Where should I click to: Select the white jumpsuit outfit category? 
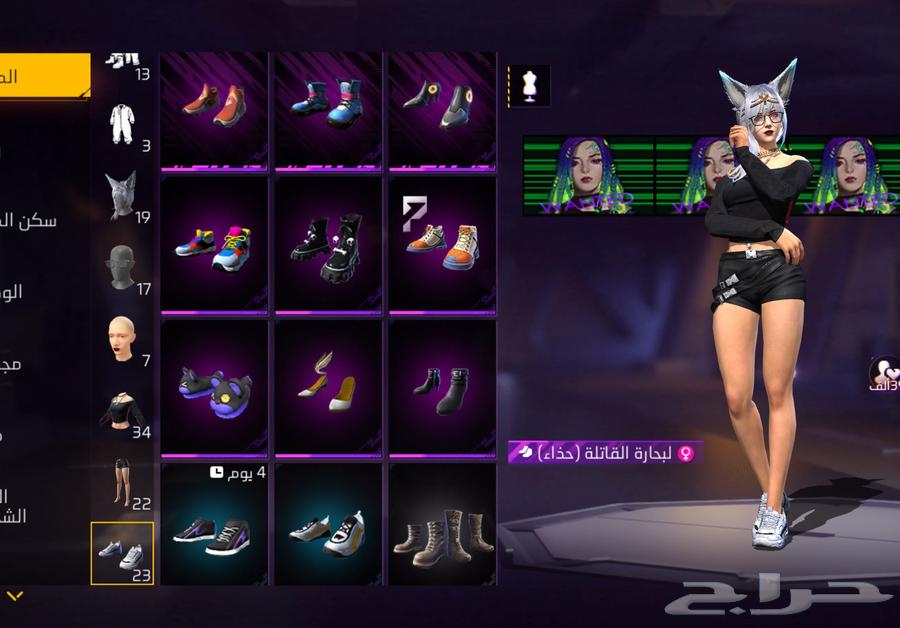point(122,125)
